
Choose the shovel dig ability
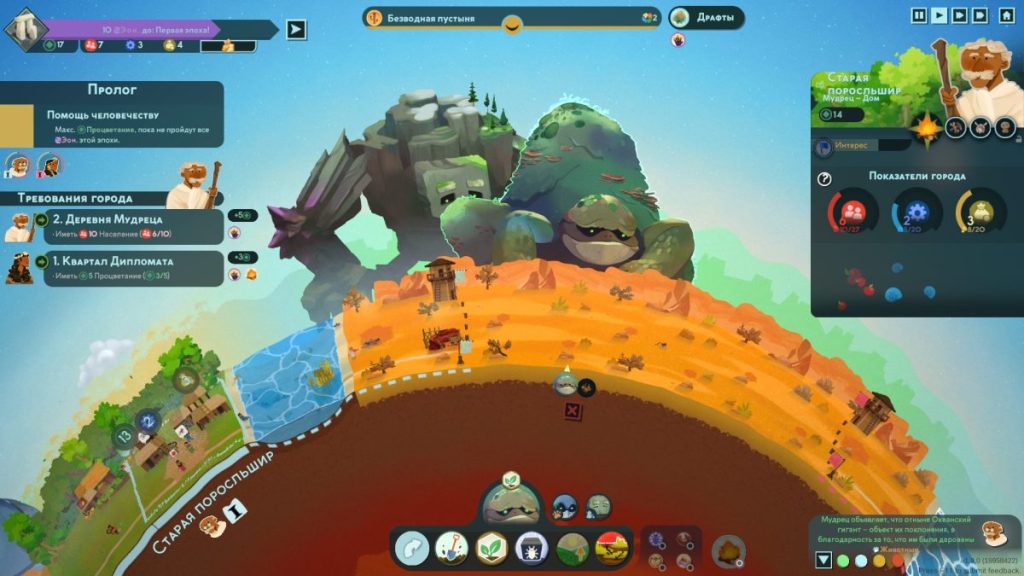pyautogui.click(x=451, y=547)
